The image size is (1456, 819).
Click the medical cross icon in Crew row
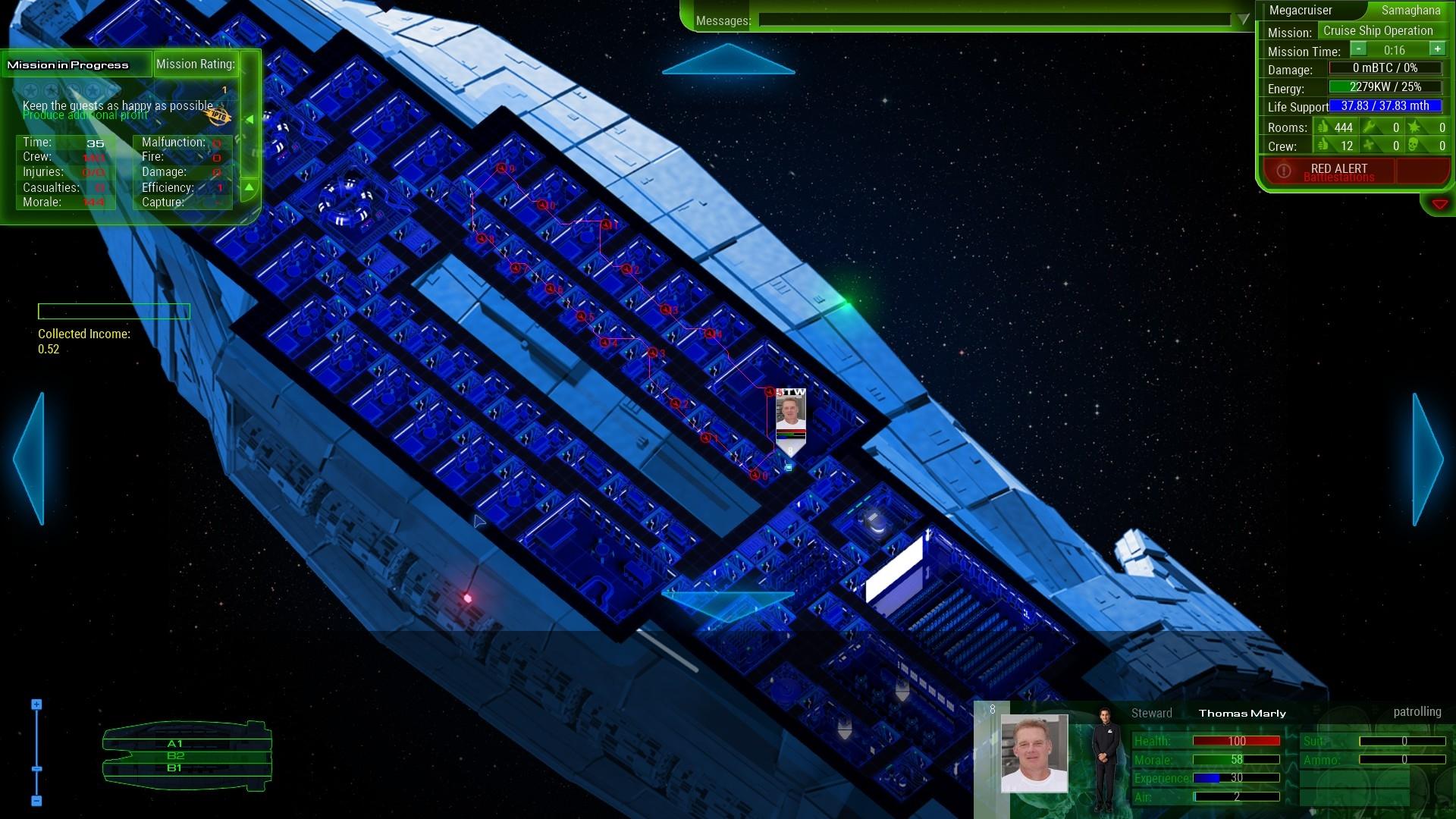point(1369,146)
